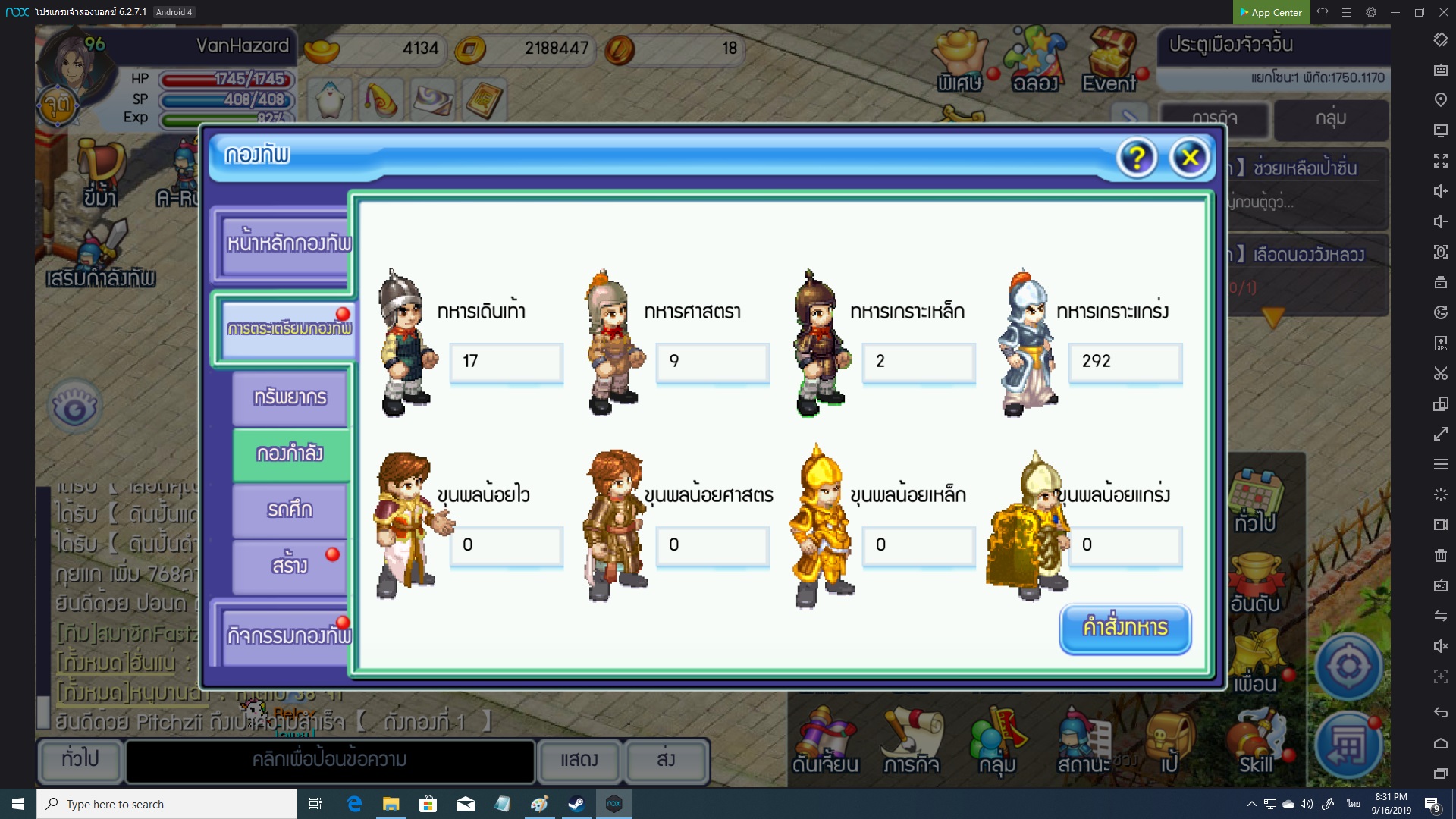Send the chat message with ส่ง
This screenshot has width=1456, height=819.
pos(666,760)
